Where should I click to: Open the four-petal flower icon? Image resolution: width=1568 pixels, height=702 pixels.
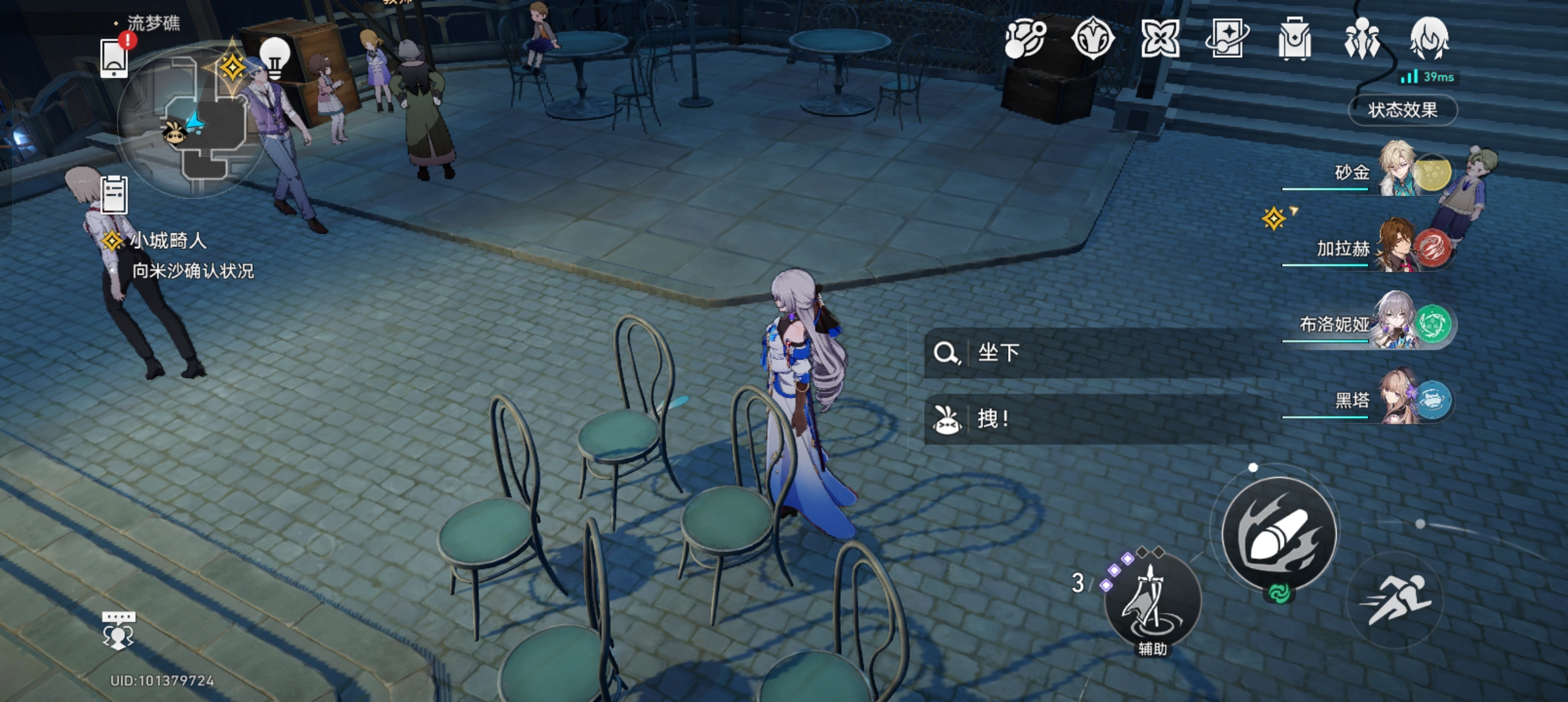coord(1160,39)
